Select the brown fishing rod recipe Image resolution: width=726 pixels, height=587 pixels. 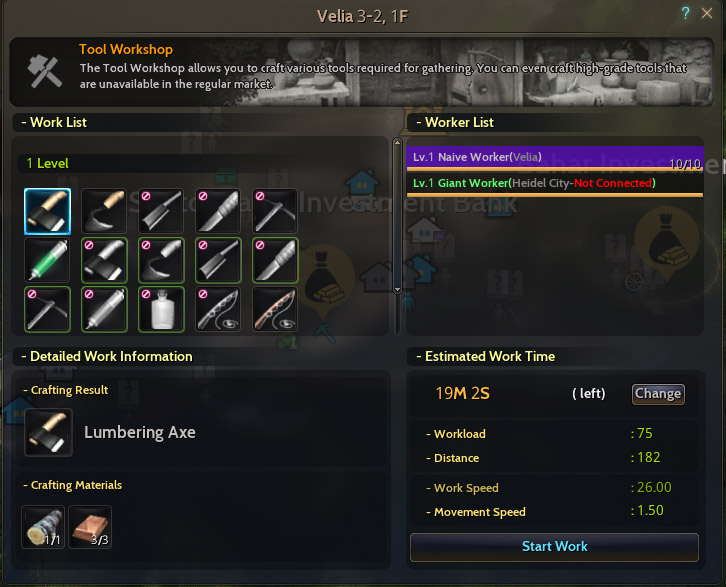274,309
